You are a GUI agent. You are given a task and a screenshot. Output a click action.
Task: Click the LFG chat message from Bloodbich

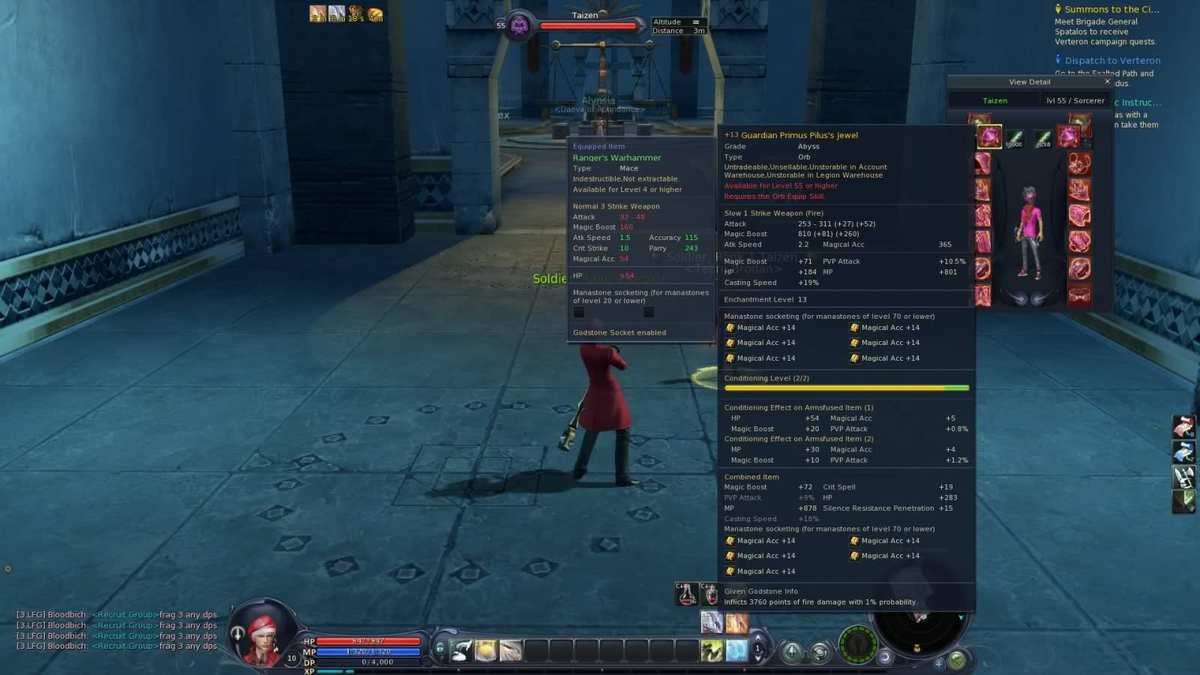(x=117, y=615)
